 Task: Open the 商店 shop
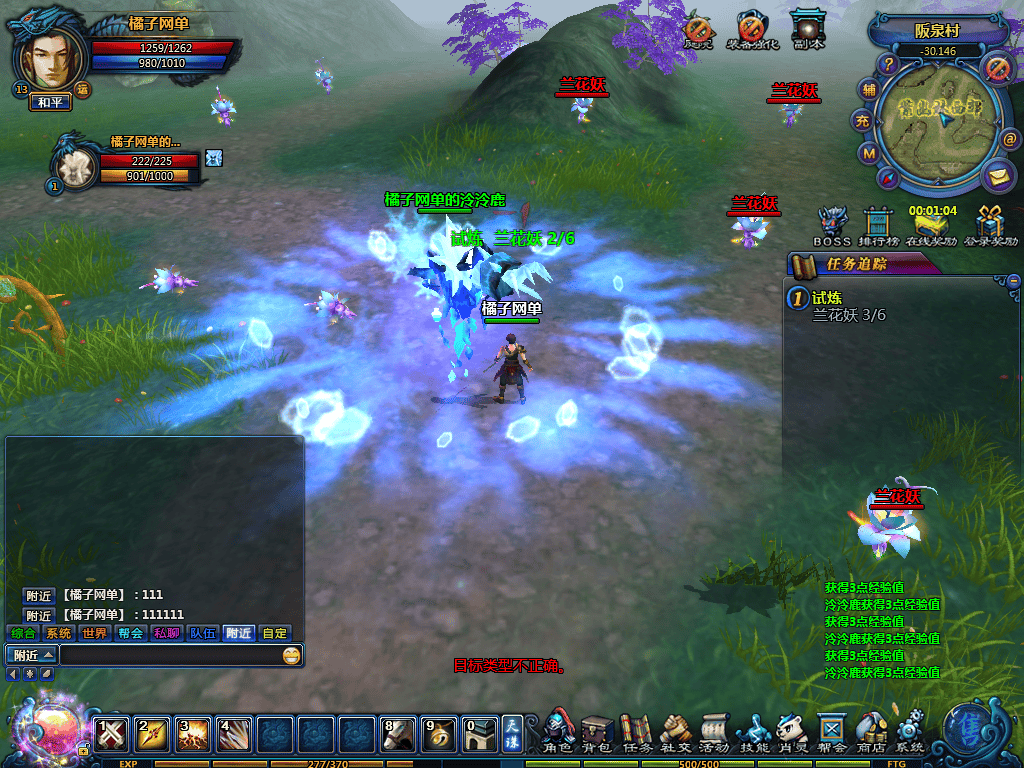(x=870, y=732)
